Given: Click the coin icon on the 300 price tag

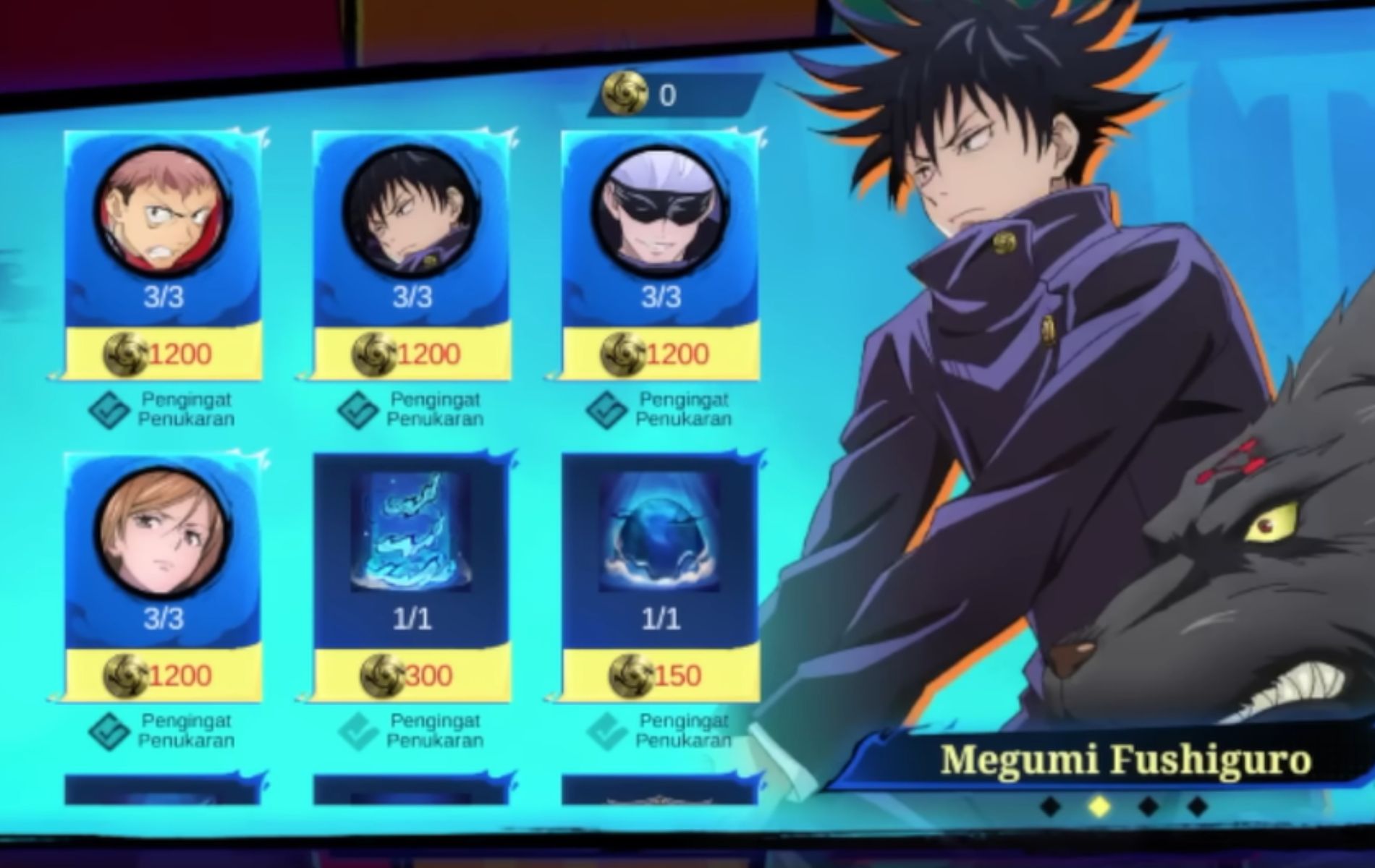Looking at the screenshot, I should 379,674.
